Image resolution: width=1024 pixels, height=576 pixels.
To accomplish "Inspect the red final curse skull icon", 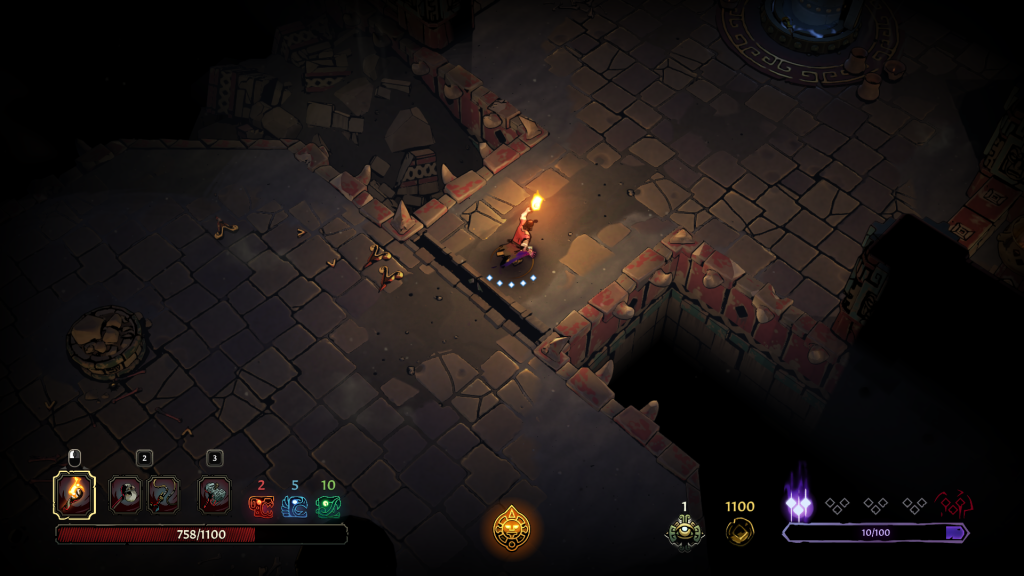I will pos(953,504).
